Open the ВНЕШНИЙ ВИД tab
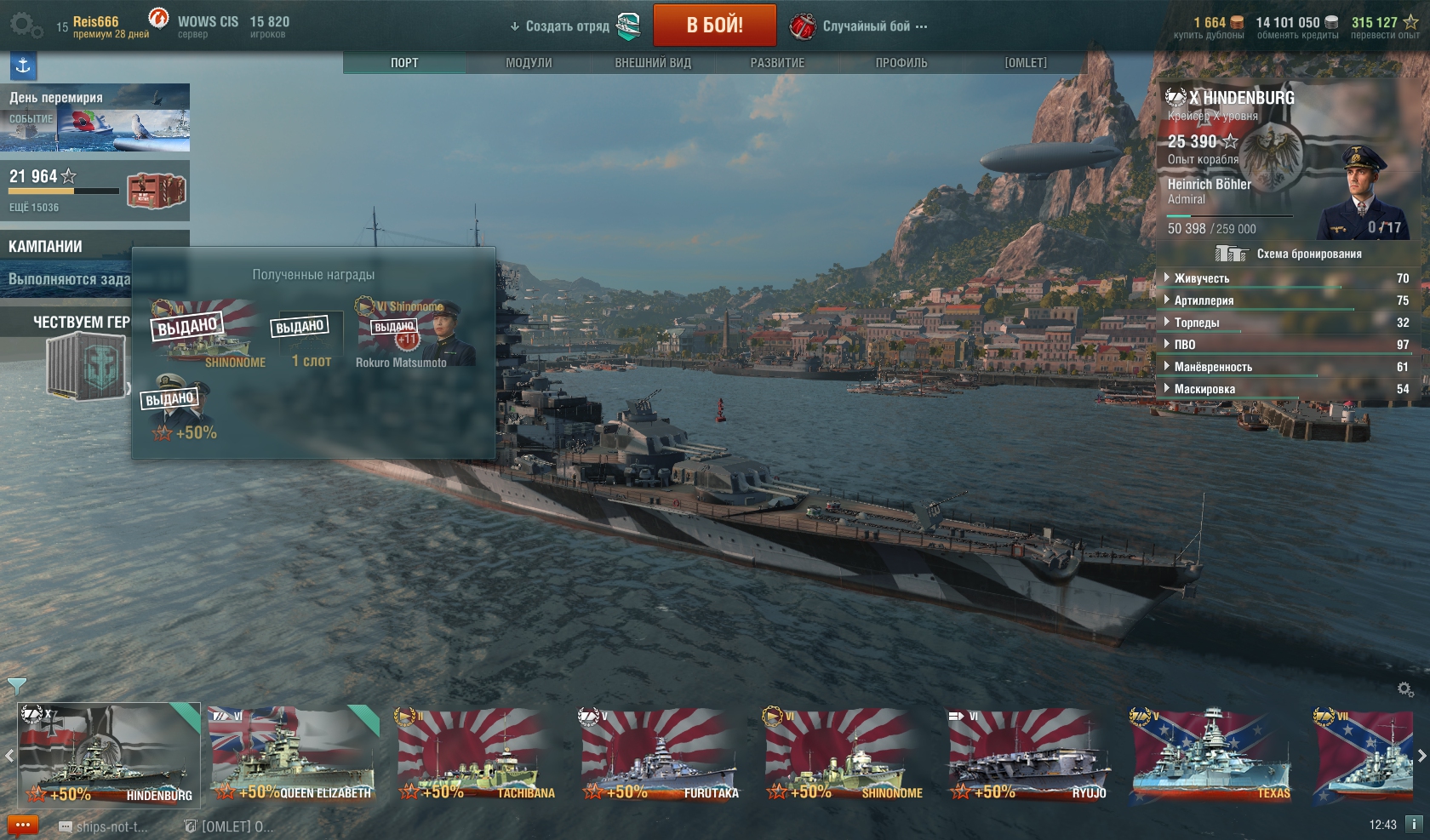 pos(653,63)
